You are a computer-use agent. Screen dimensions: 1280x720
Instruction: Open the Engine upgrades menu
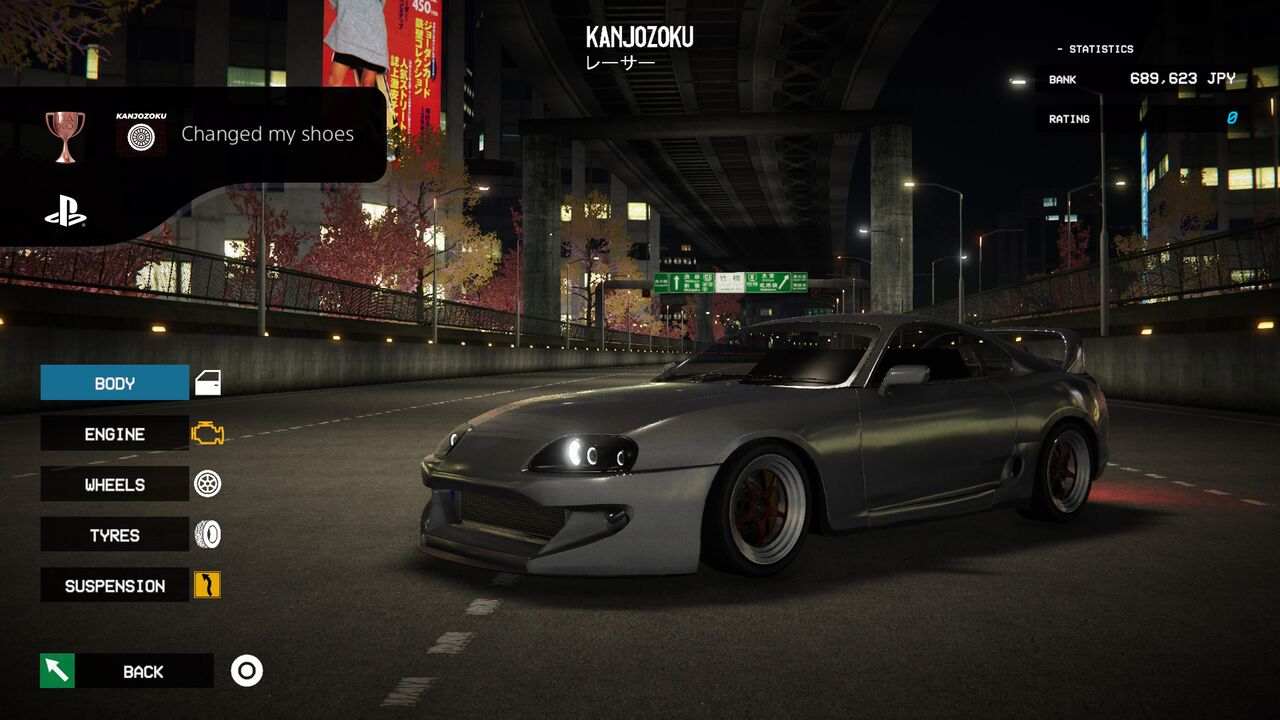pos(115,434)
